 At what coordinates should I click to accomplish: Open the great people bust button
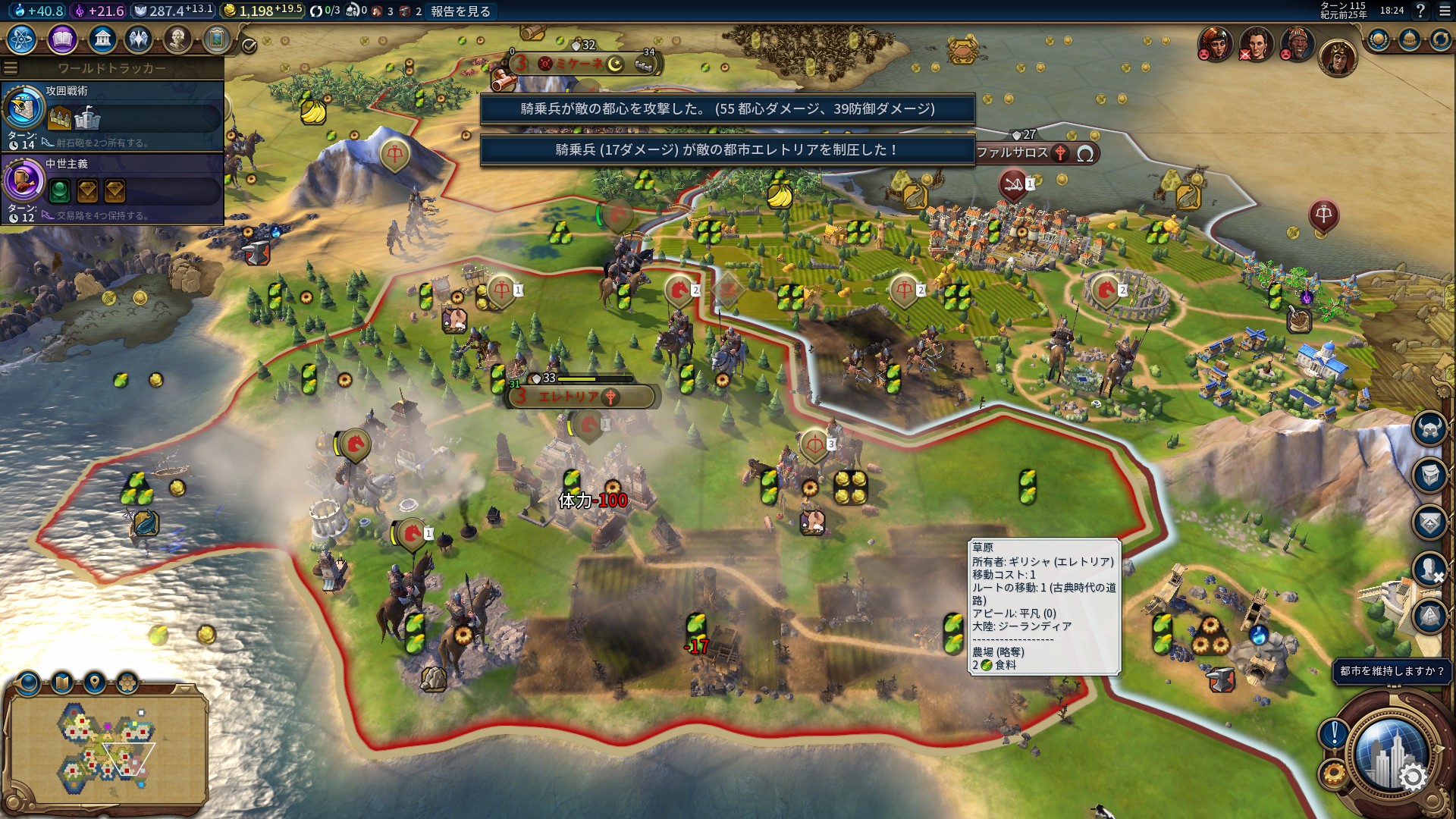pos(177,39)
